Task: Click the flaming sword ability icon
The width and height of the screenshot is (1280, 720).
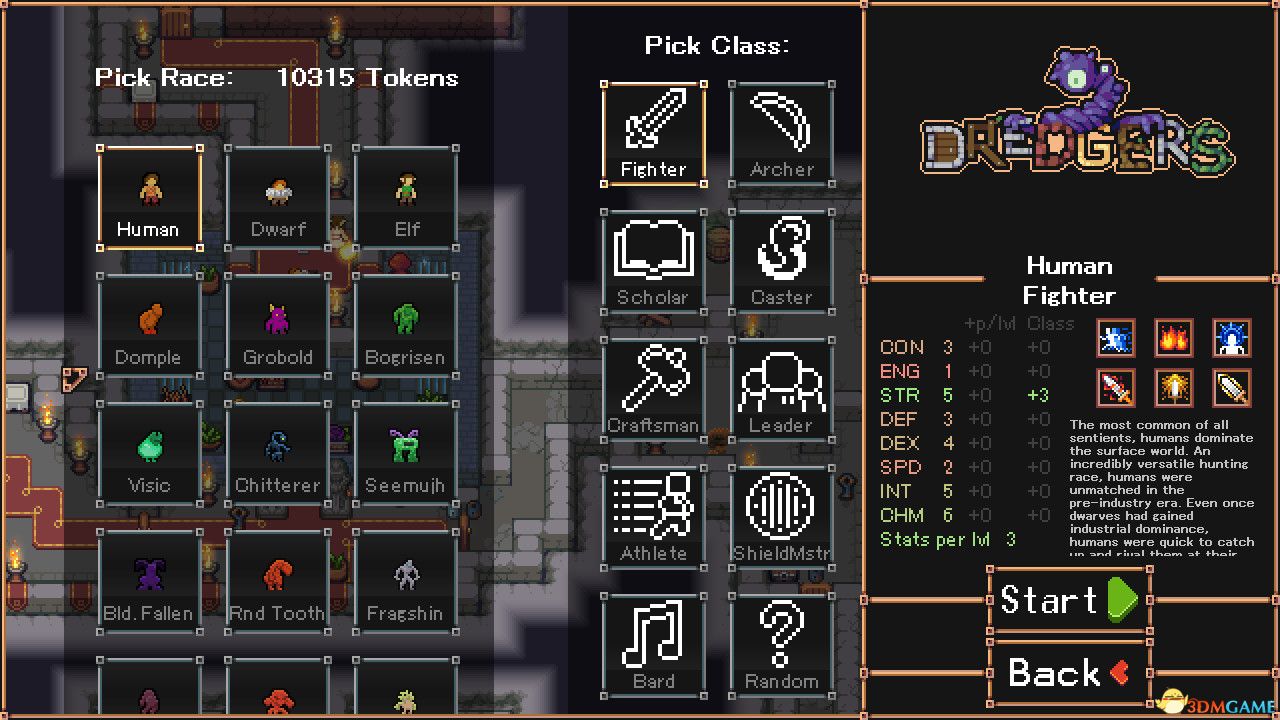Action: pyautogui.click(x=1115, y=388)
